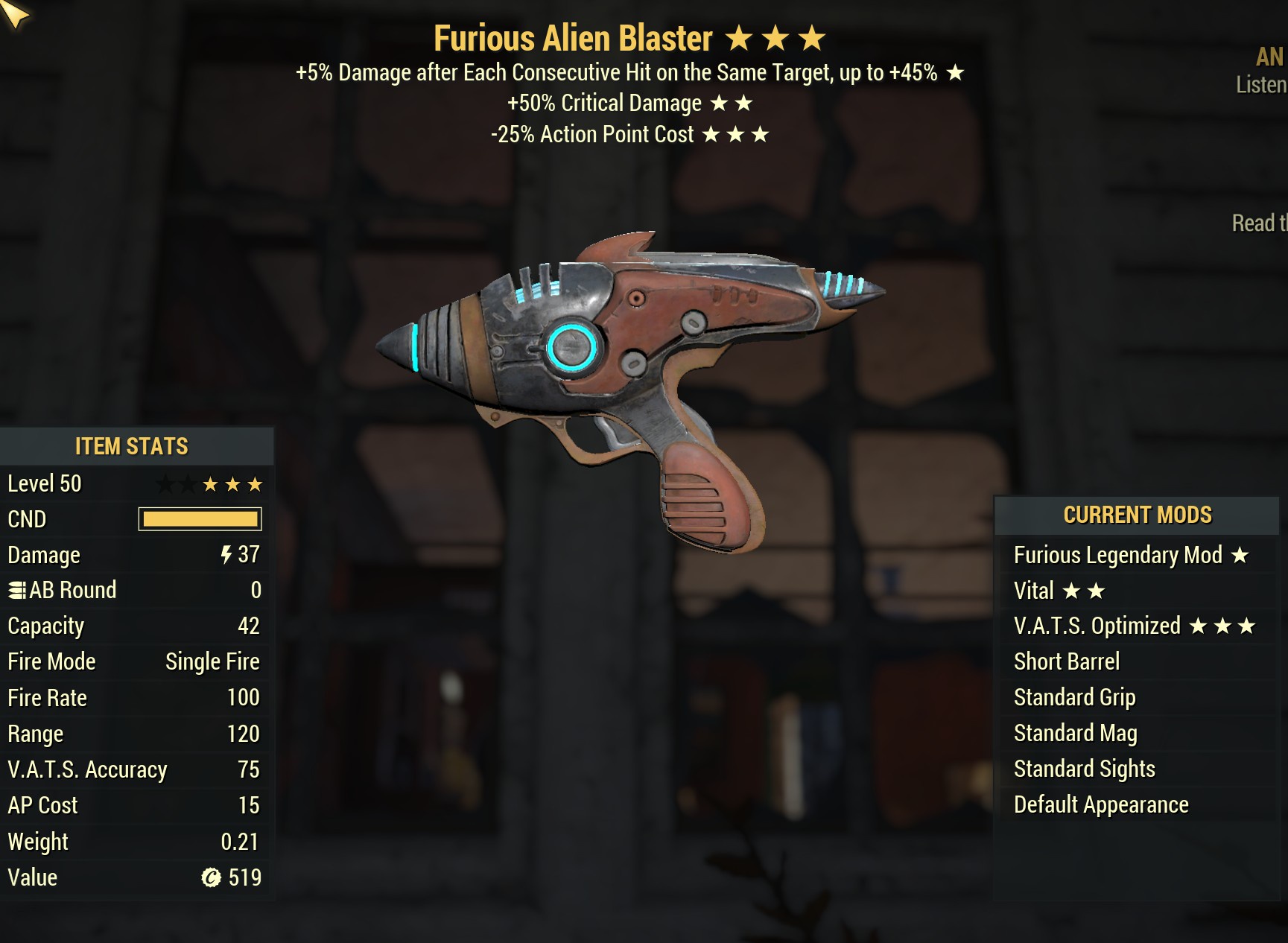Viewport: 1288px width, 943px height.
Task: Select the V.A.T.S. Optimized mod row
Action: tap(1134, 626)
